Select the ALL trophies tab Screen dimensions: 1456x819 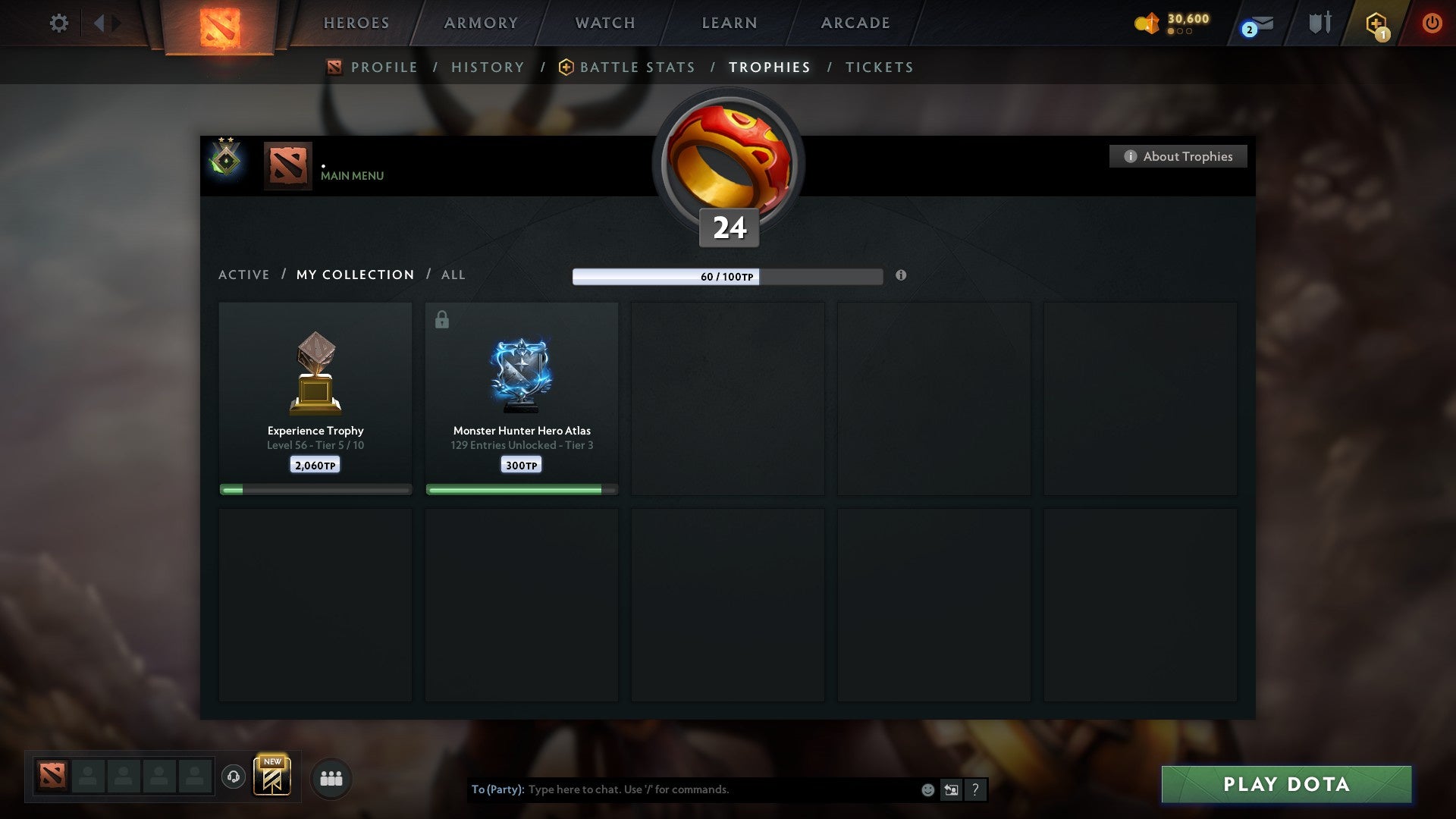453,275
